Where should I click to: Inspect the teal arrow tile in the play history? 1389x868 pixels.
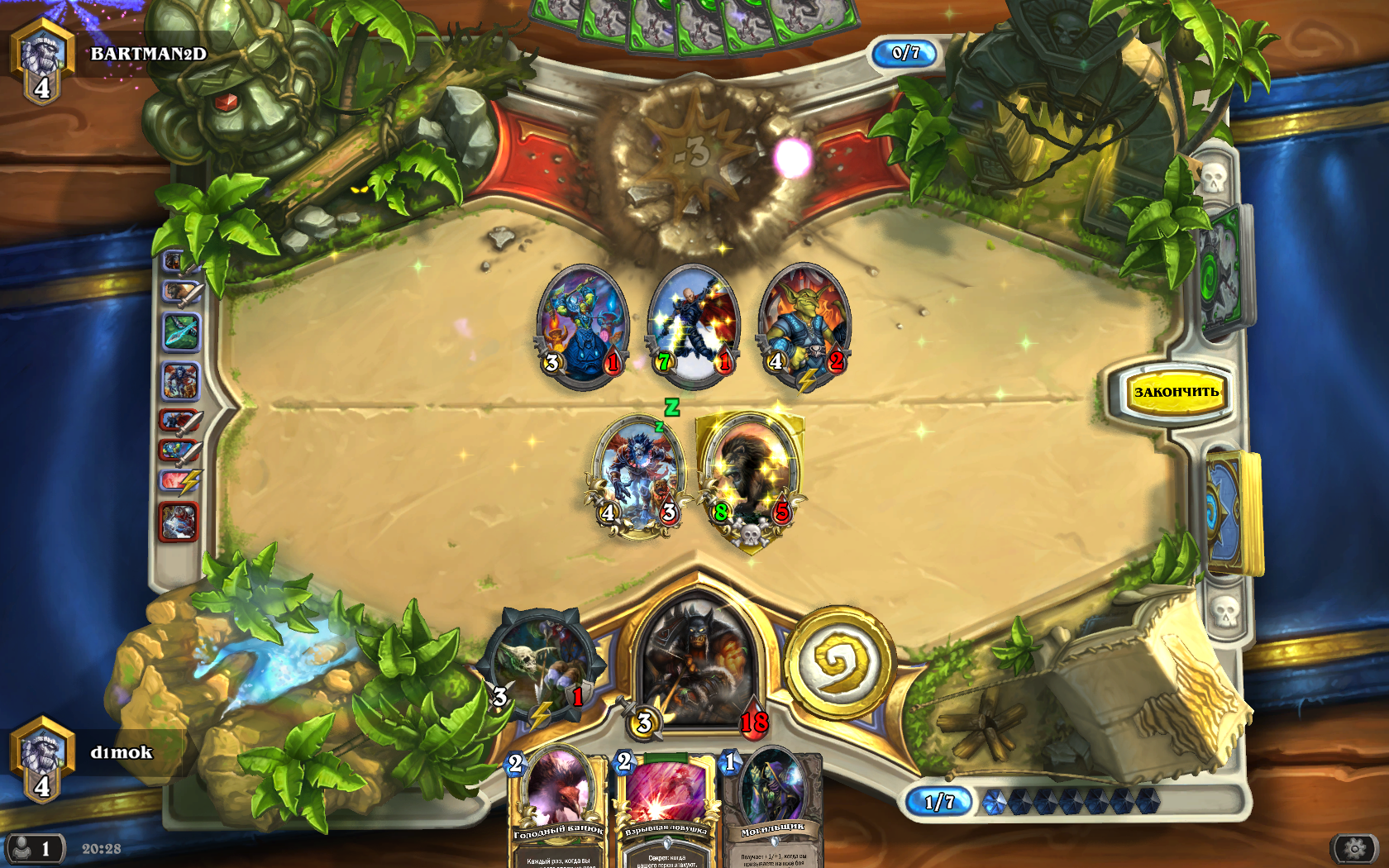pos(181,332)
